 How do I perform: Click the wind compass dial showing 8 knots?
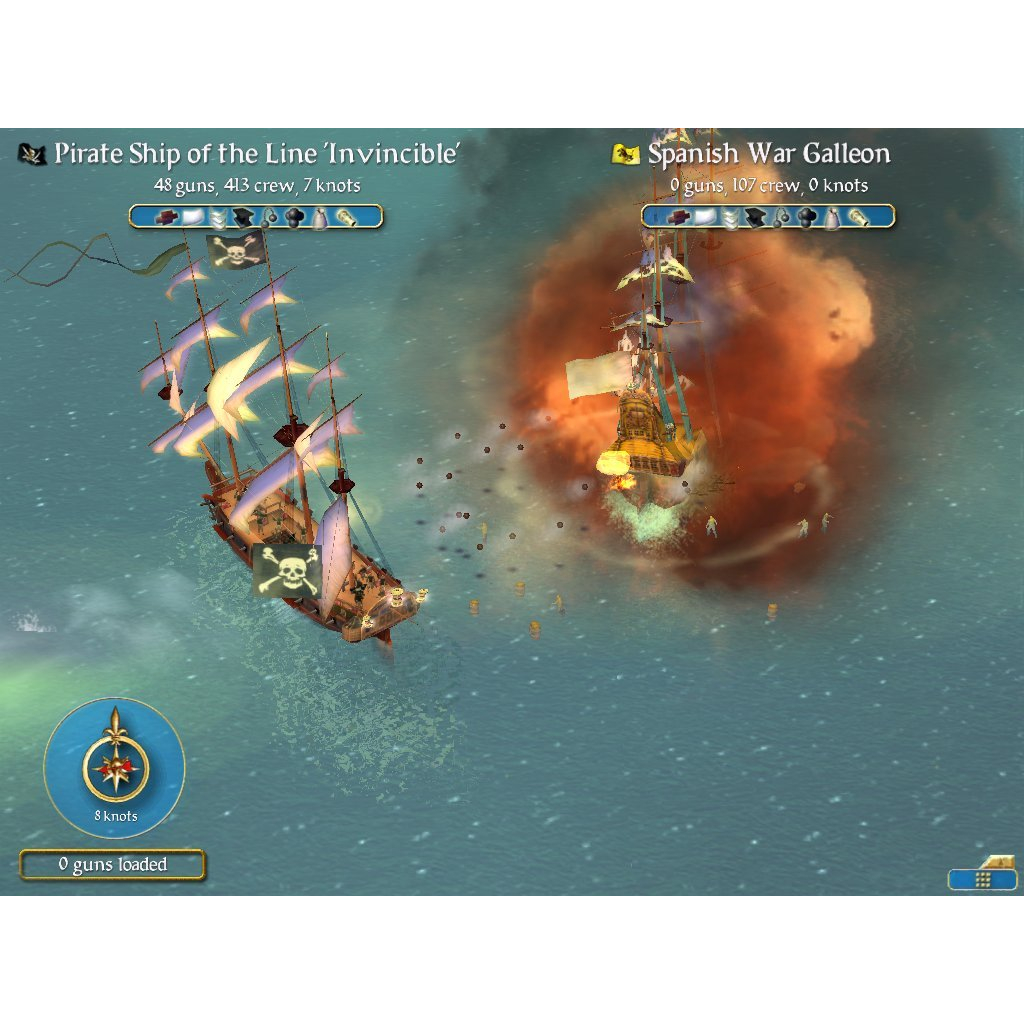pyautogui.click(x=115, y=767)
